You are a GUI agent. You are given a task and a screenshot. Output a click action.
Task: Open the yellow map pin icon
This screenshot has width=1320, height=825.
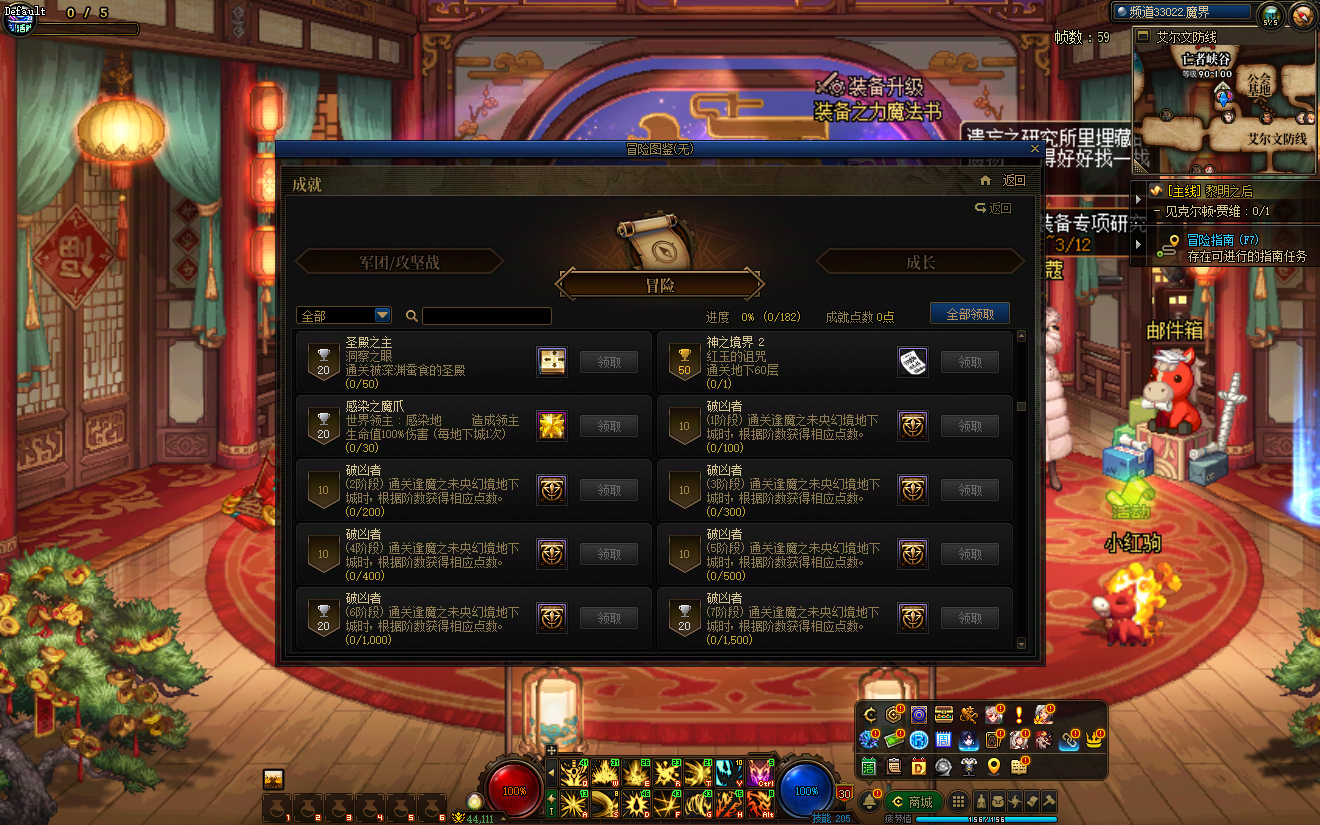(x=993, y=767)
